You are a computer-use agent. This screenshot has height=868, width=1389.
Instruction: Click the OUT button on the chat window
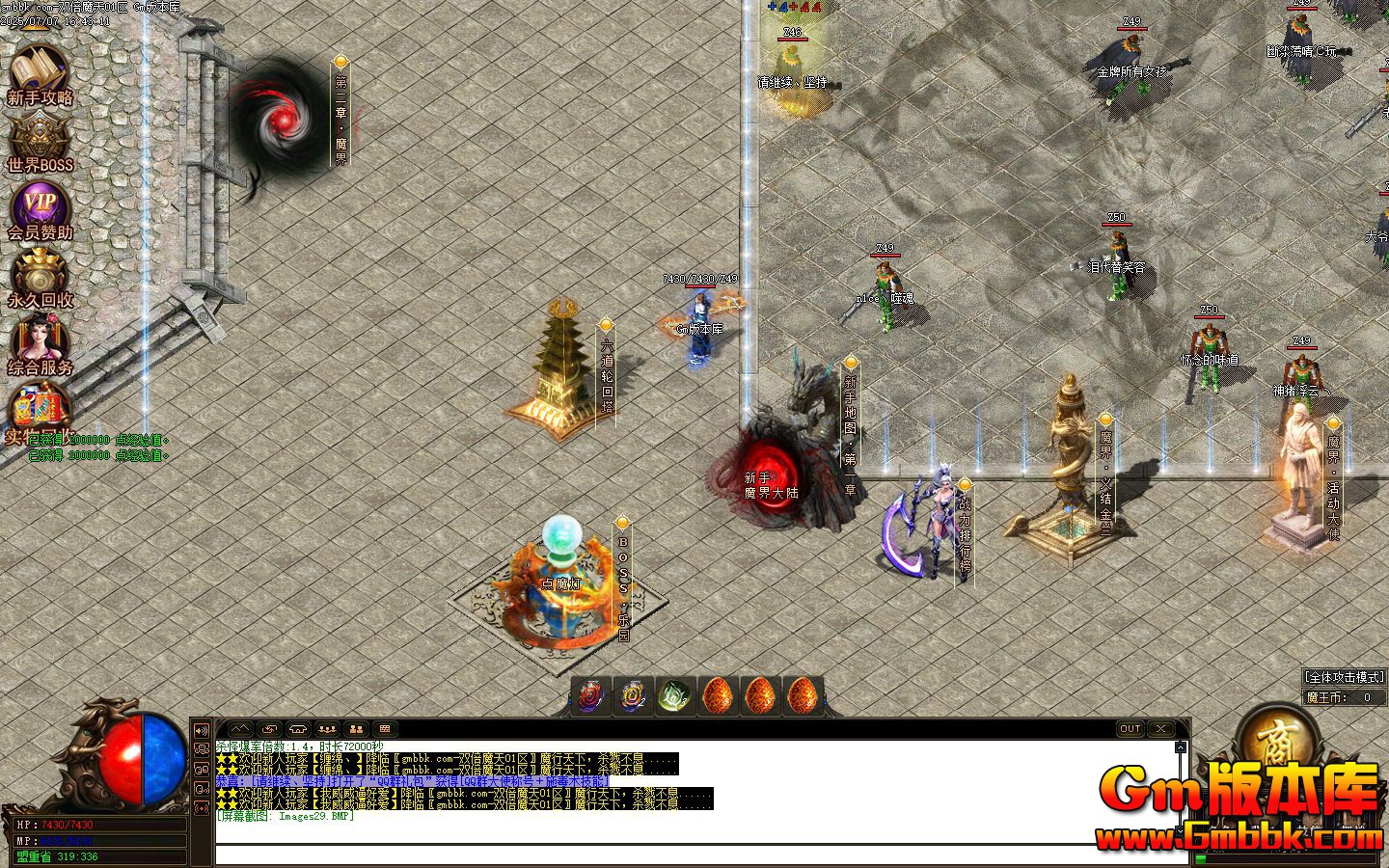coord(1130,729)
